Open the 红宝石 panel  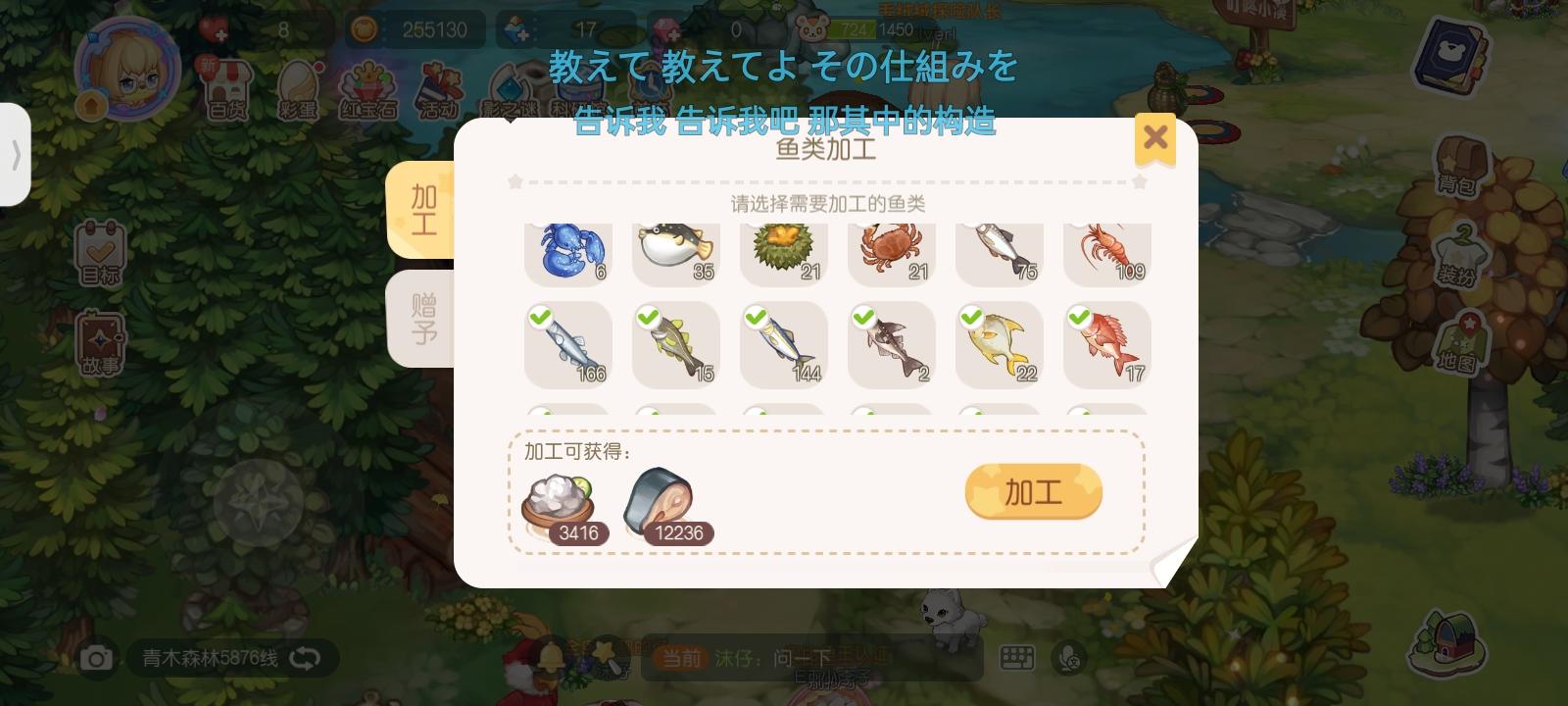point(370,88)
